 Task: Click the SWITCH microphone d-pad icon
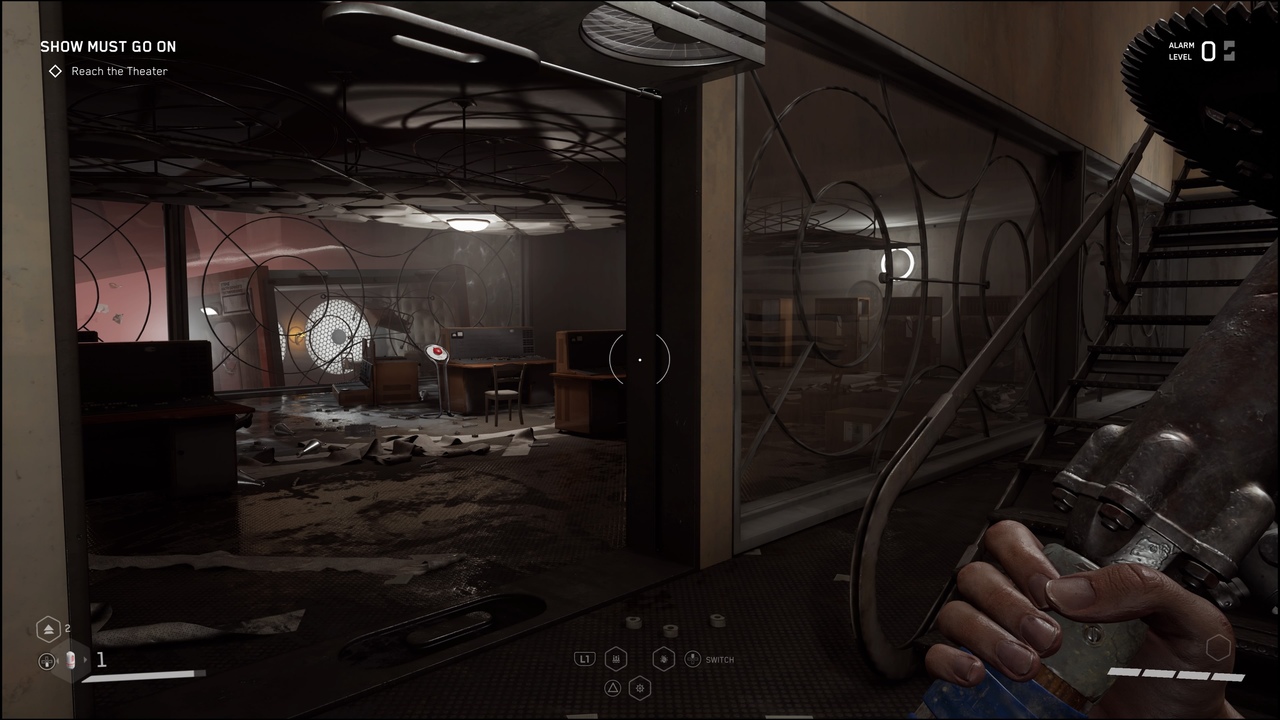(692, 659)
